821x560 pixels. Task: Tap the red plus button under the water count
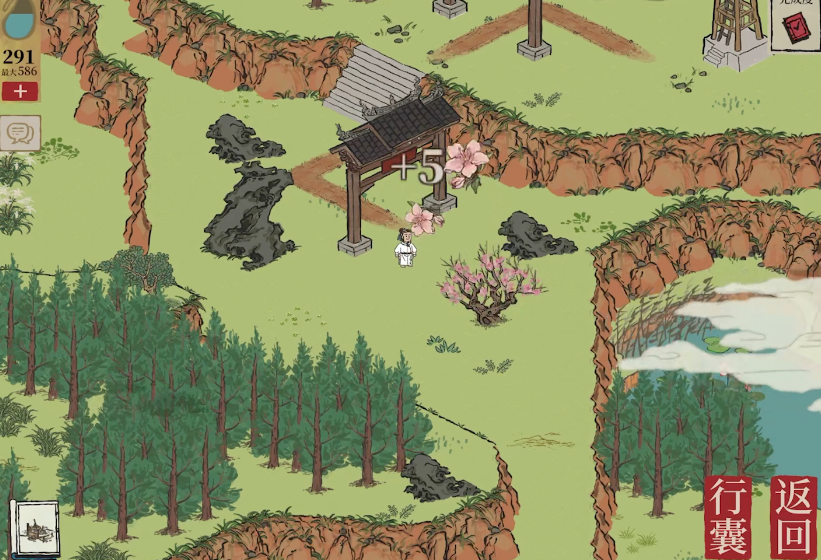coord(20,92)
